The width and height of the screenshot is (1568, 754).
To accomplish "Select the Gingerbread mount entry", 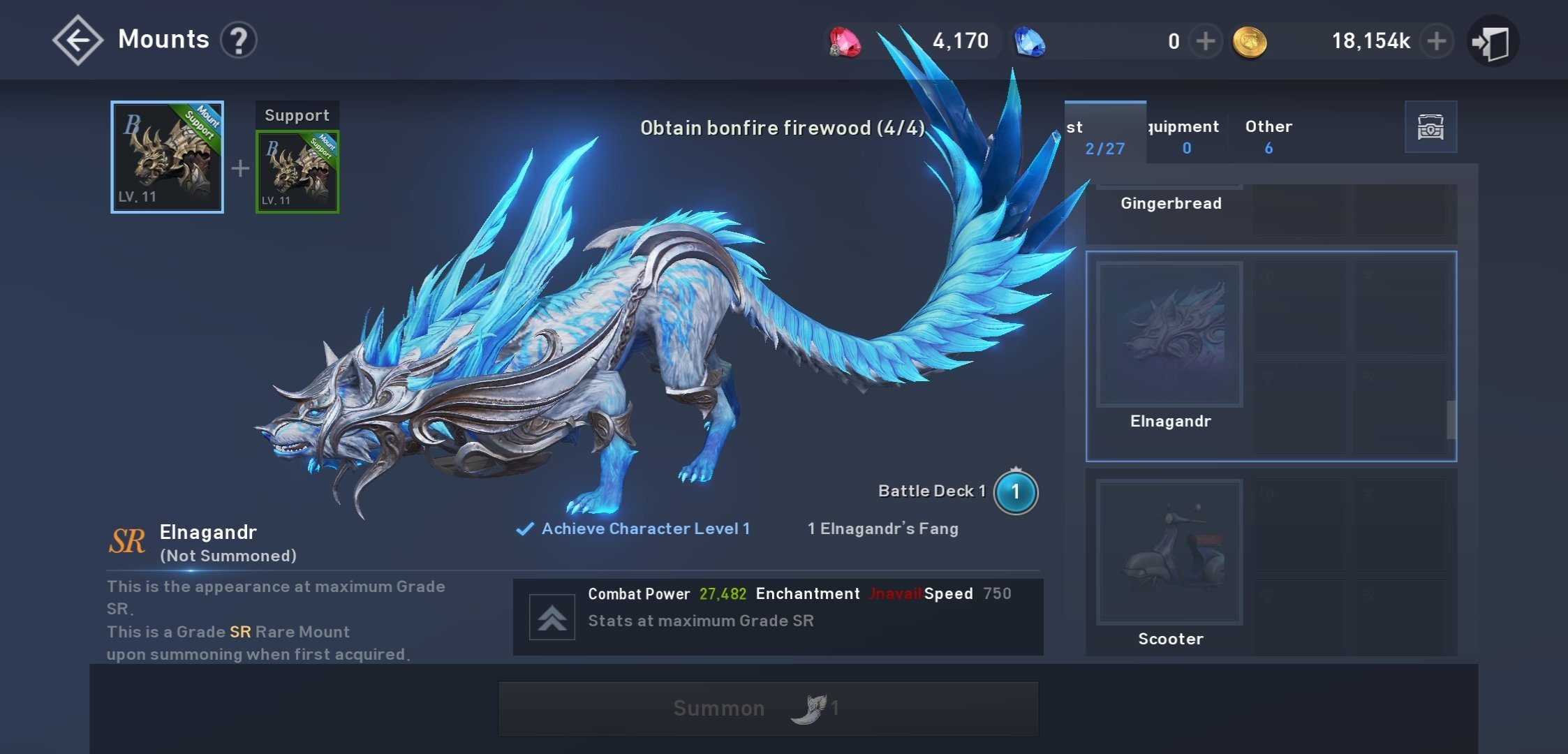I will [1171, 203].
